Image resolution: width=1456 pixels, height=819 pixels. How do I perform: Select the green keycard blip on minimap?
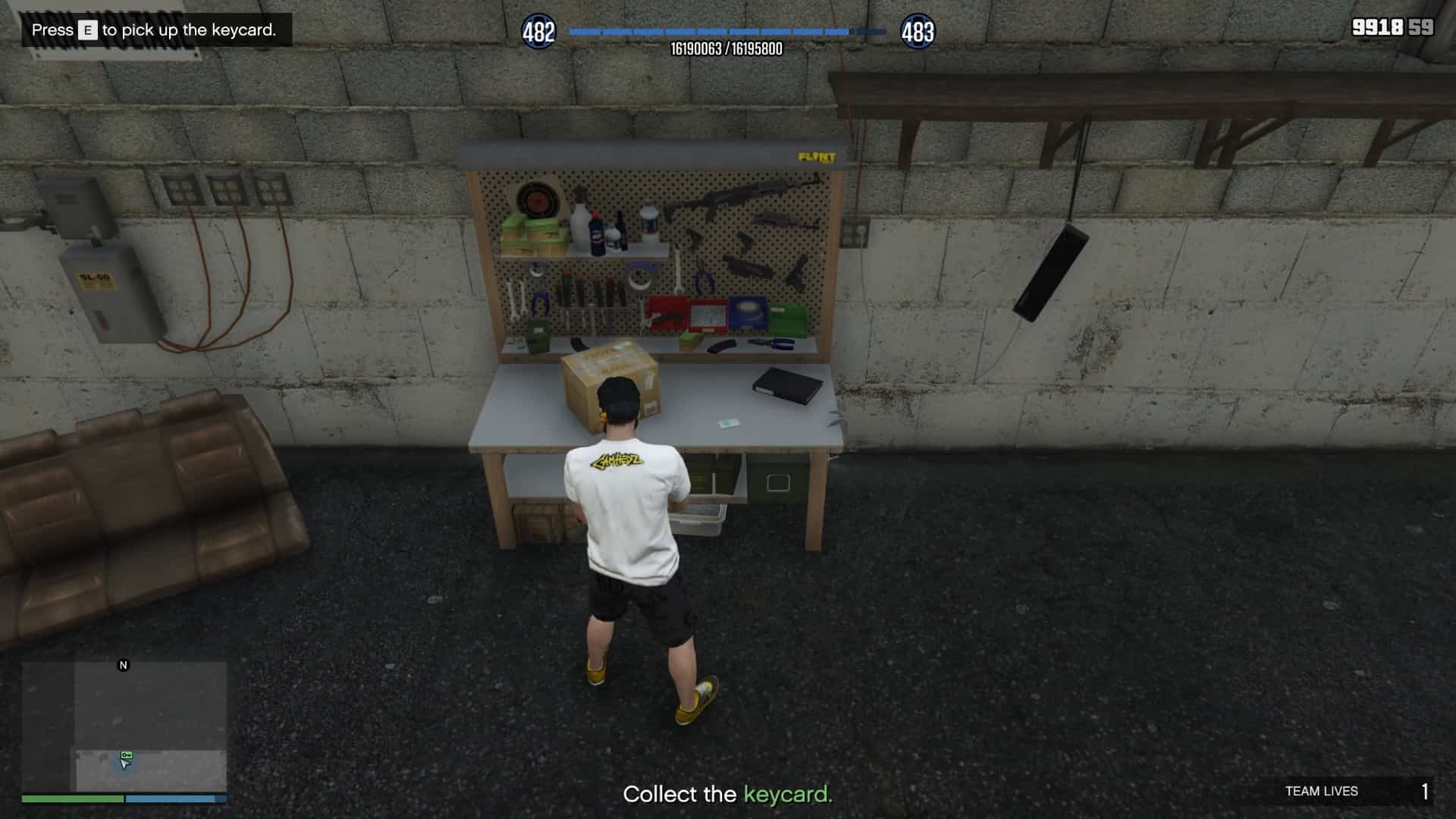127,755
